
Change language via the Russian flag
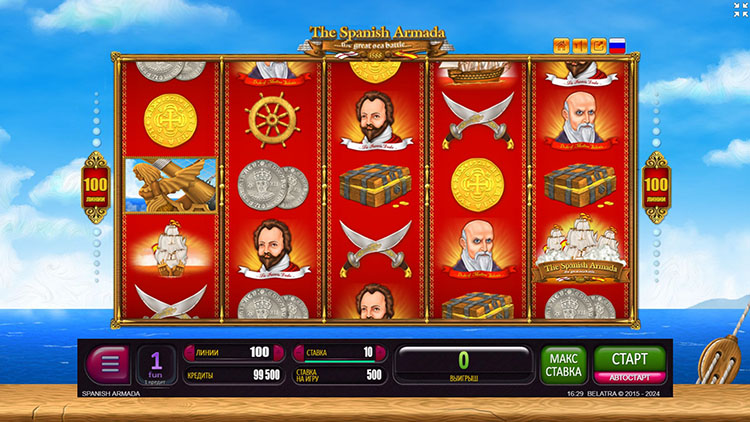tap(617, 45)
